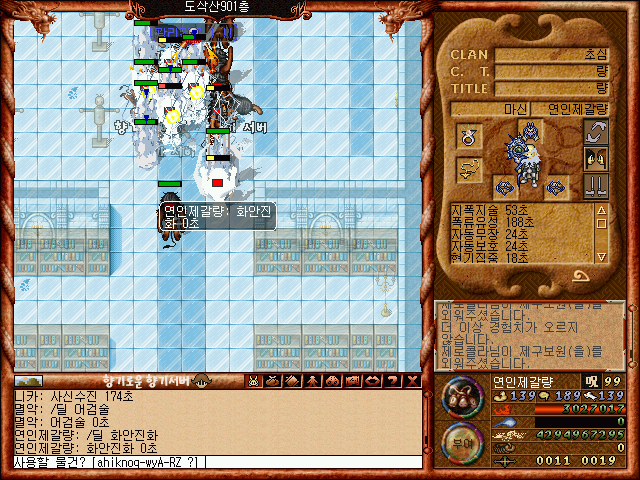Click the twin swords button
This screenshot has height=480, width=640.
pyautogui.click(x=597, y=185)
